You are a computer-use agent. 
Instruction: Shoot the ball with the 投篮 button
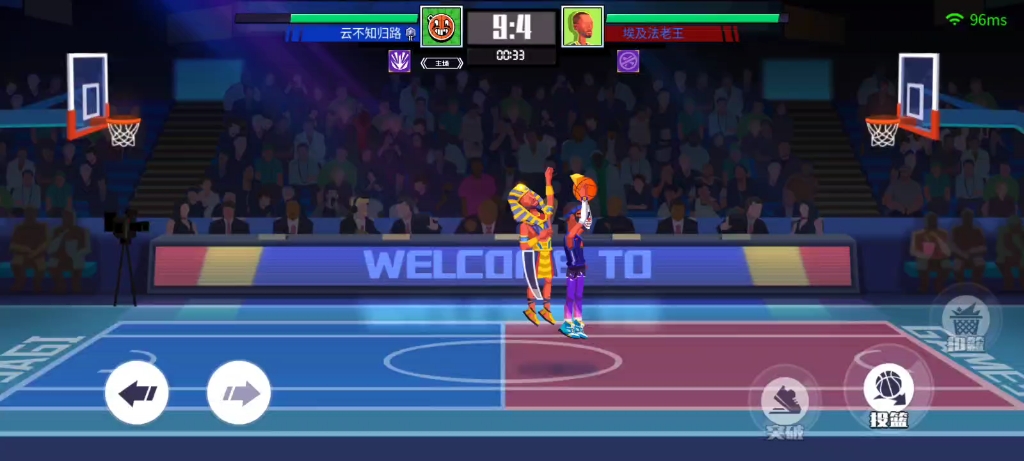point(887,389)
